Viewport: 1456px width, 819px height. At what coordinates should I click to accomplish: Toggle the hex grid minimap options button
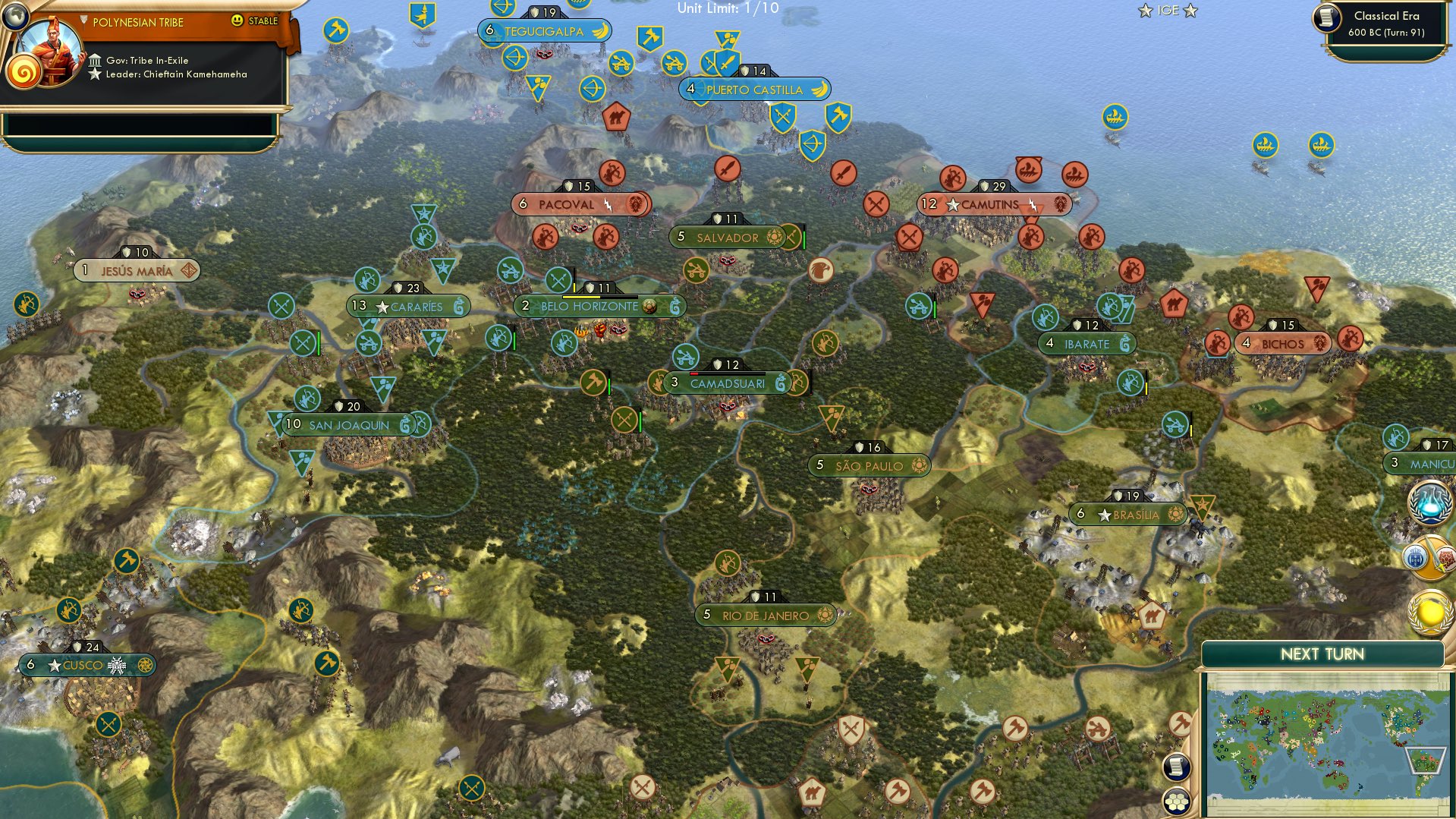(x=1176, y=802)
